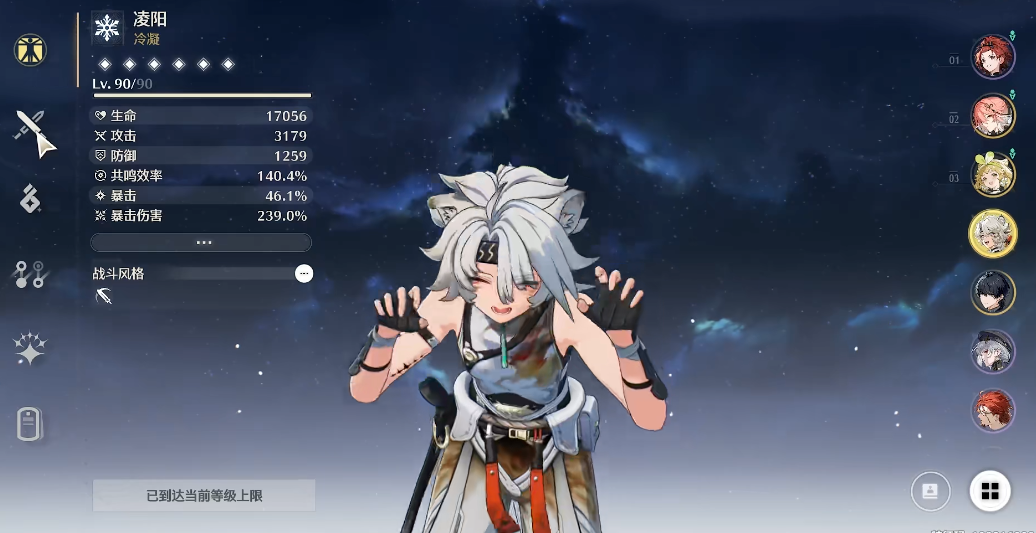
Task: Select the bottom red-haired character portrait
Action: click(992, 410)
